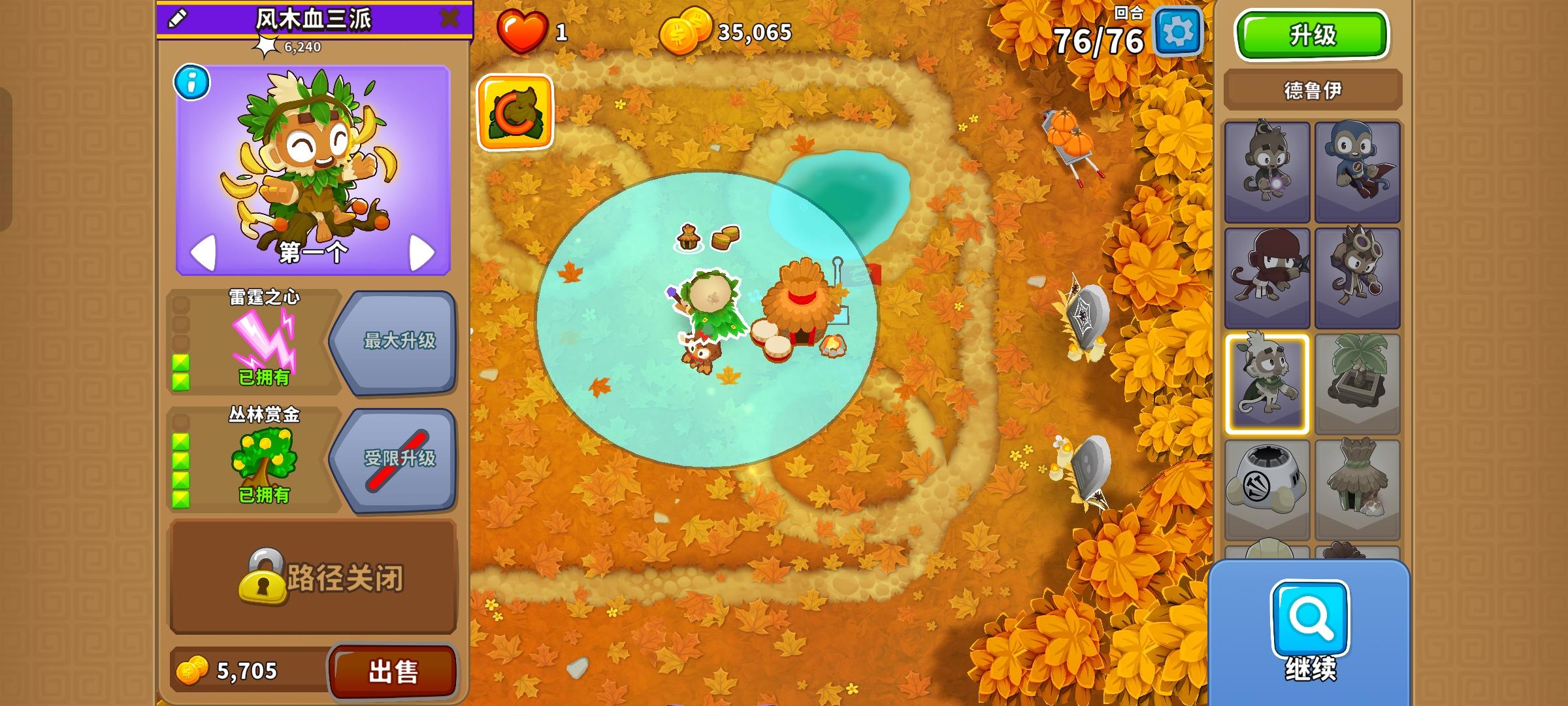
Task: Select the Super Monkey tower icon
Action: coord(1359,169)
